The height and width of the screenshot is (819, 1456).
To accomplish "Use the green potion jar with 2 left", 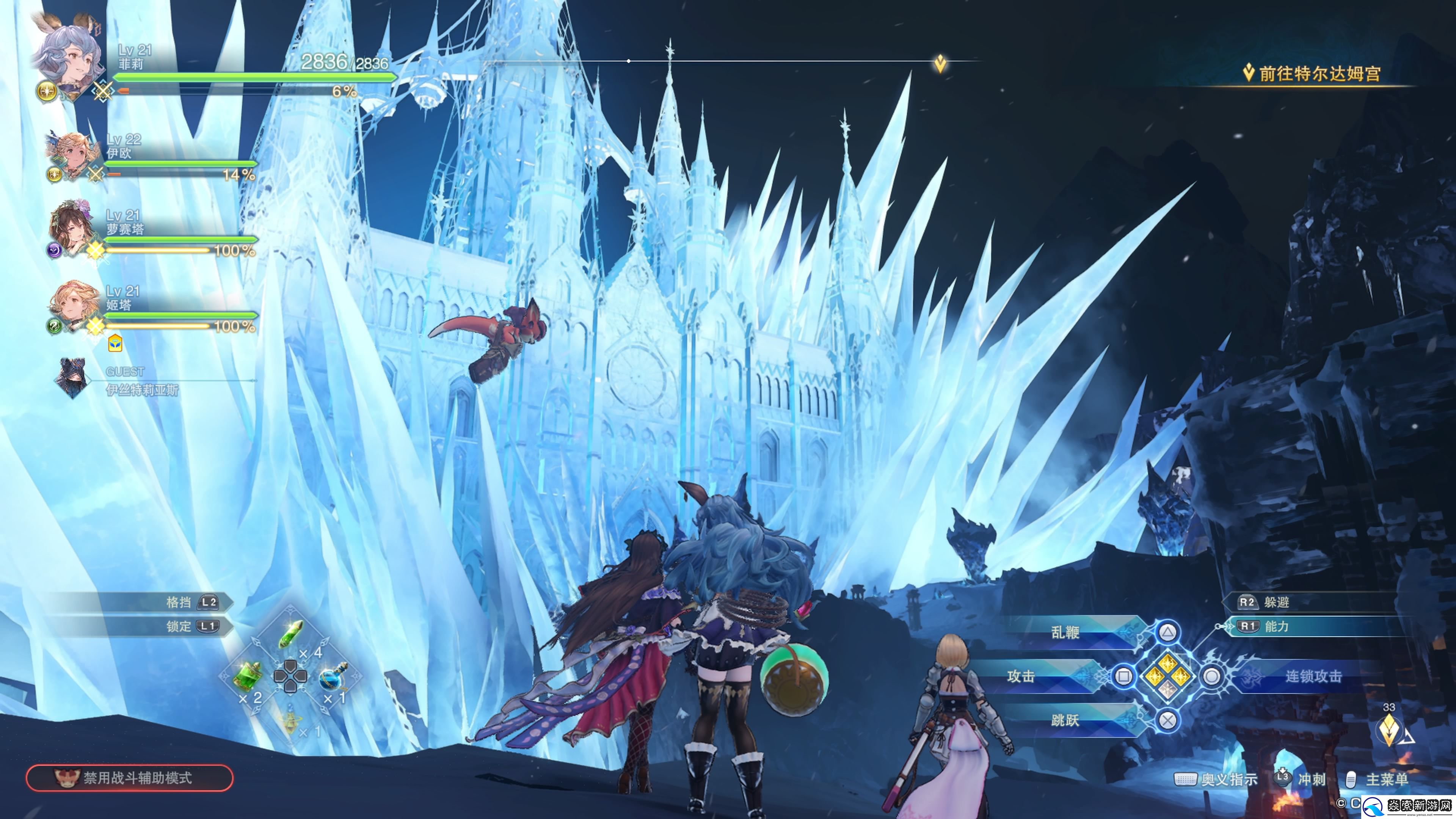I will [x=248, y=676].
